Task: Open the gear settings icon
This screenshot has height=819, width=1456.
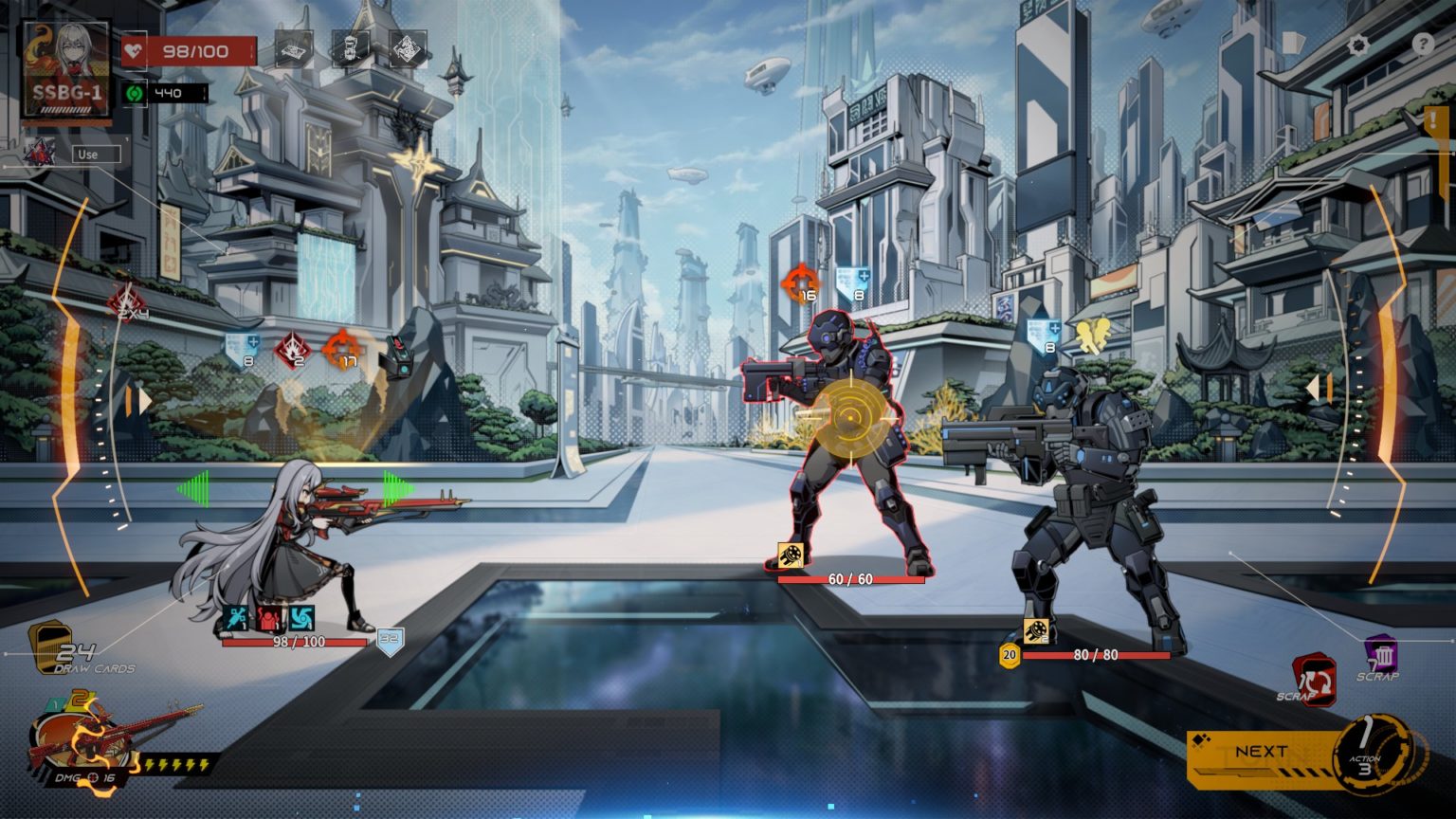Action: (x=1359, y=45)
